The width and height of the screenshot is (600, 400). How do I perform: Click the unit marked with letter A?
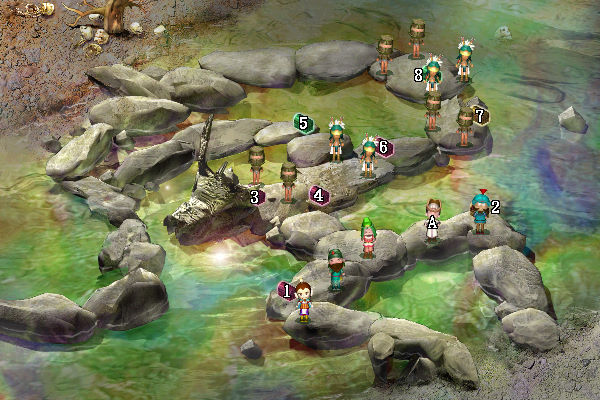pos(432,218)
